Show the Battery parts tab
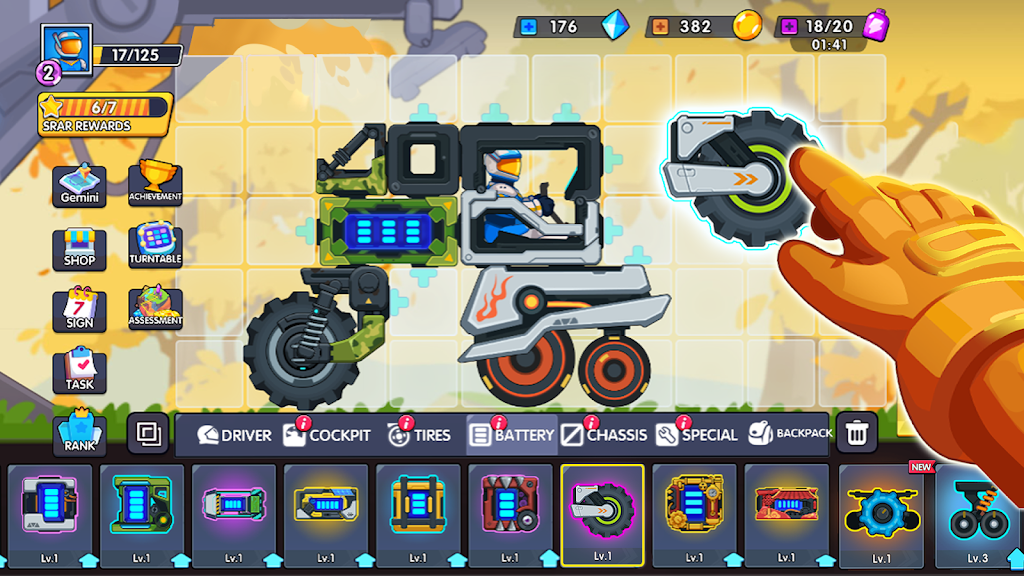The image size is (1024, 576). pyautogui.click(x=512, y=435)
